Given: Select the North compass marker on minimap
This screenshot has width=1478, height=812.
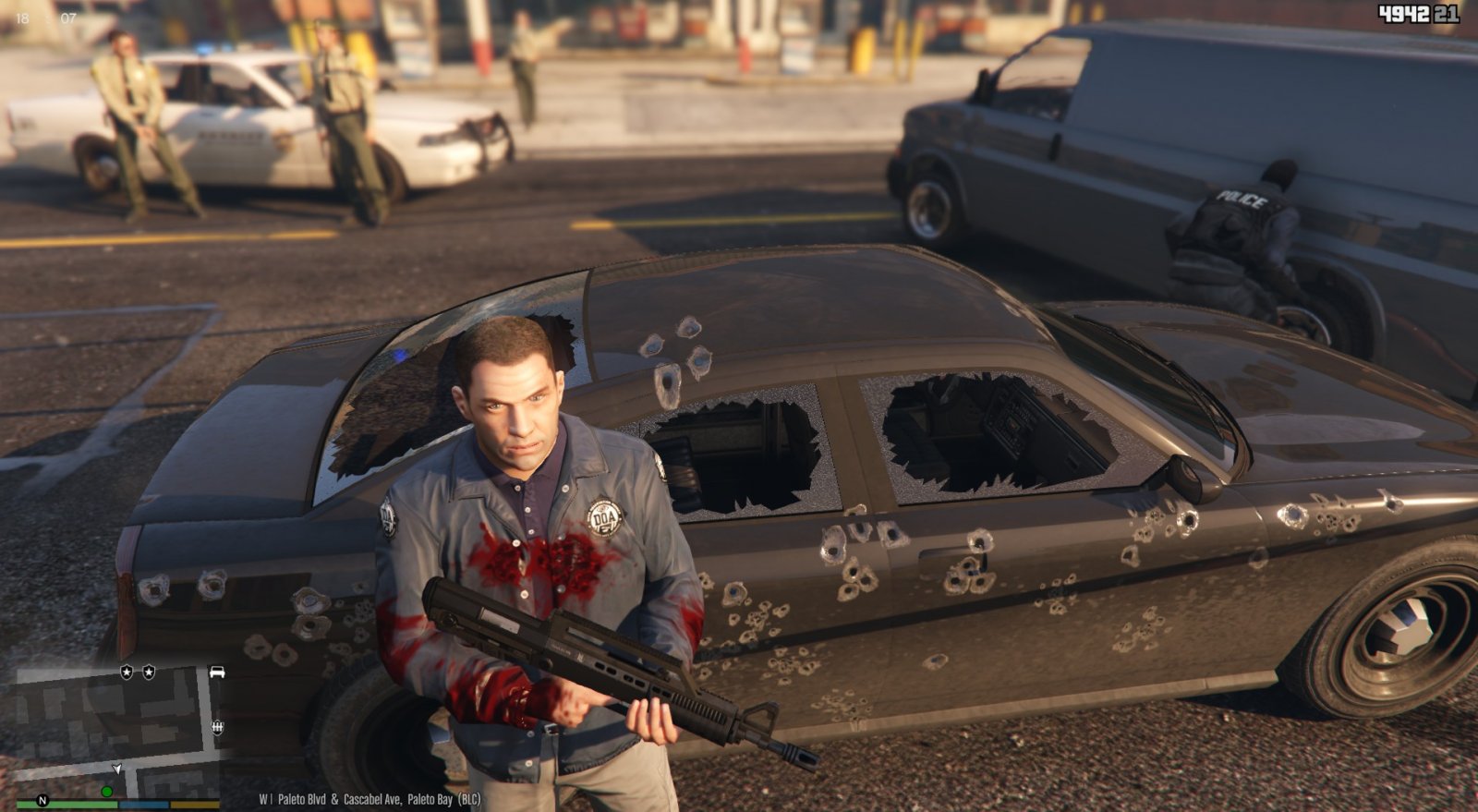Looking at the screenshot, I should pos(42,800).
